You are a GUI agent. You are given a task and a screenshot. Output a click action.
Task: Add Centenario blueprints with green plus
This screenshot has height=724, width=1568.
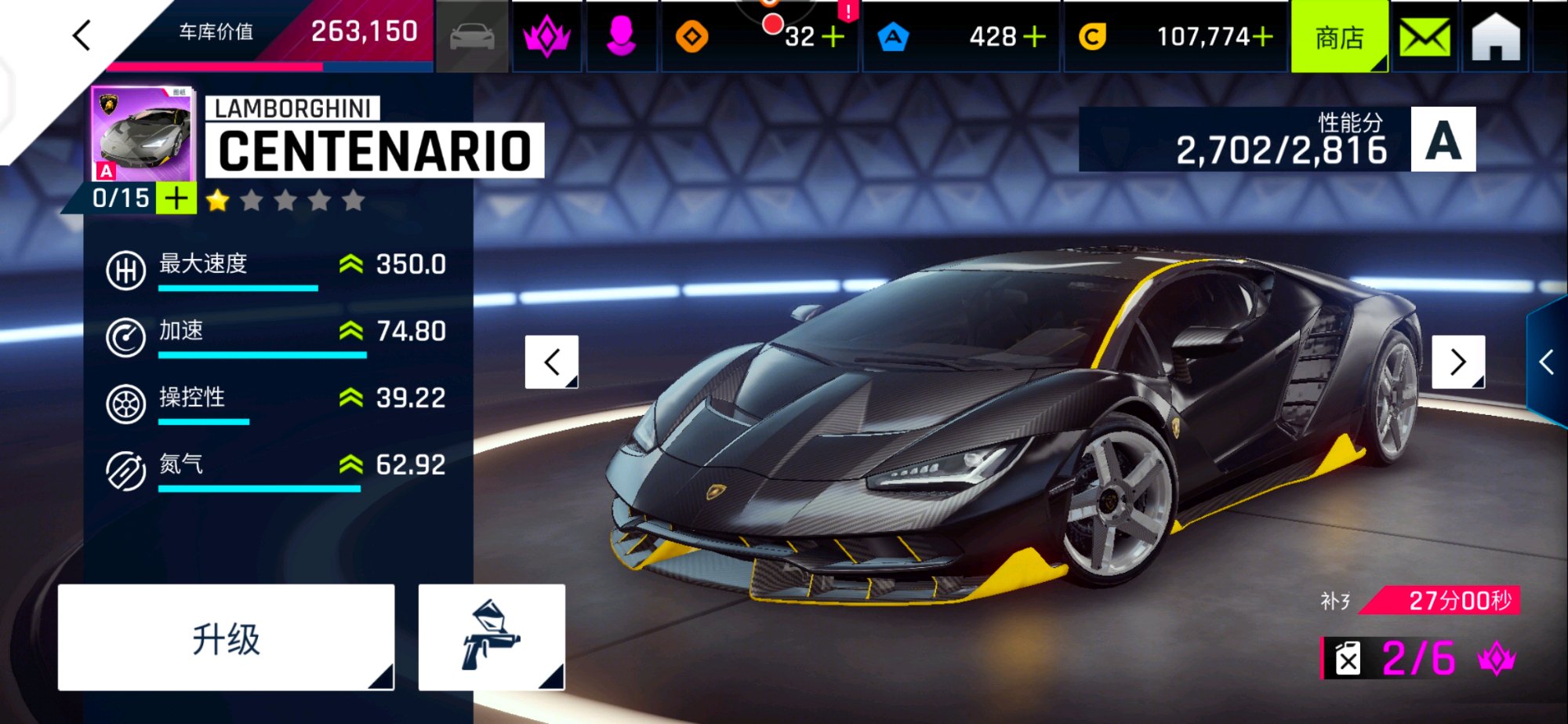point(176,198)
